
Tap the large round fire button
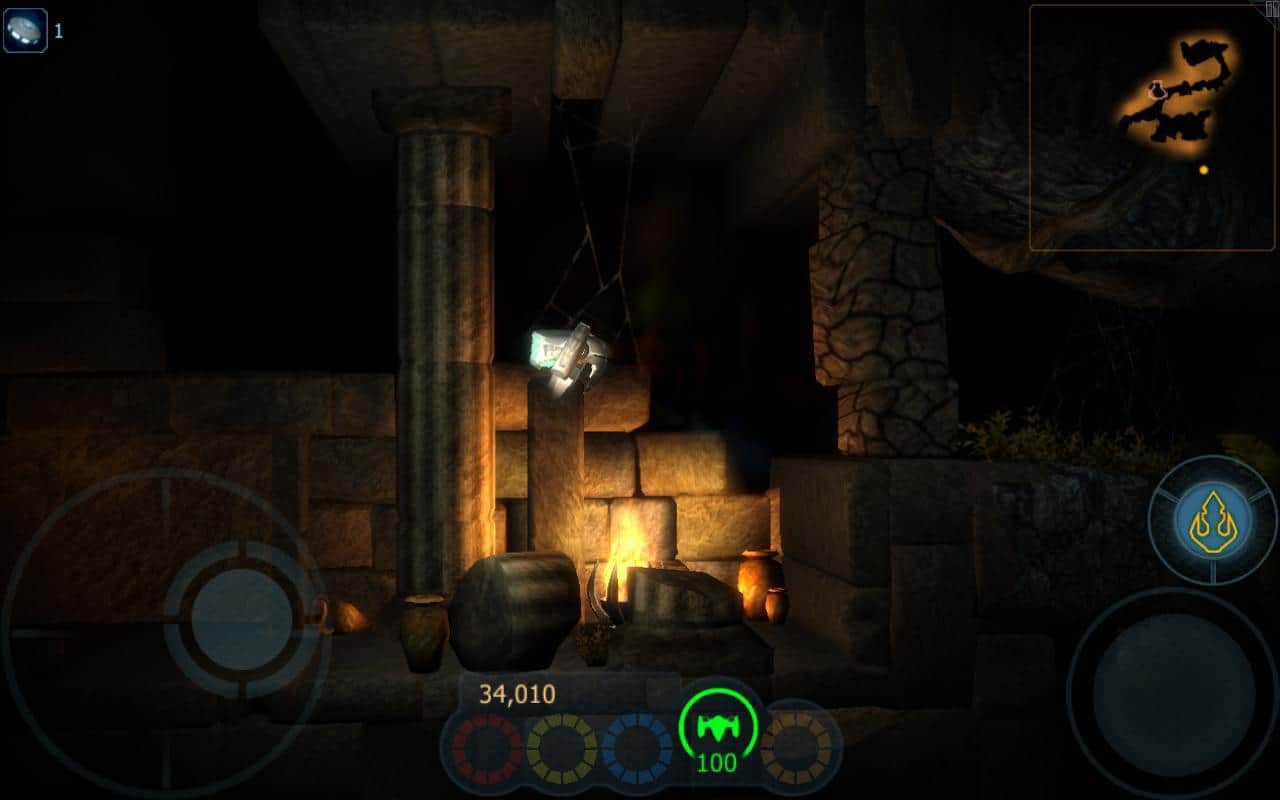pyautogui.click(x=1171, y=692)
